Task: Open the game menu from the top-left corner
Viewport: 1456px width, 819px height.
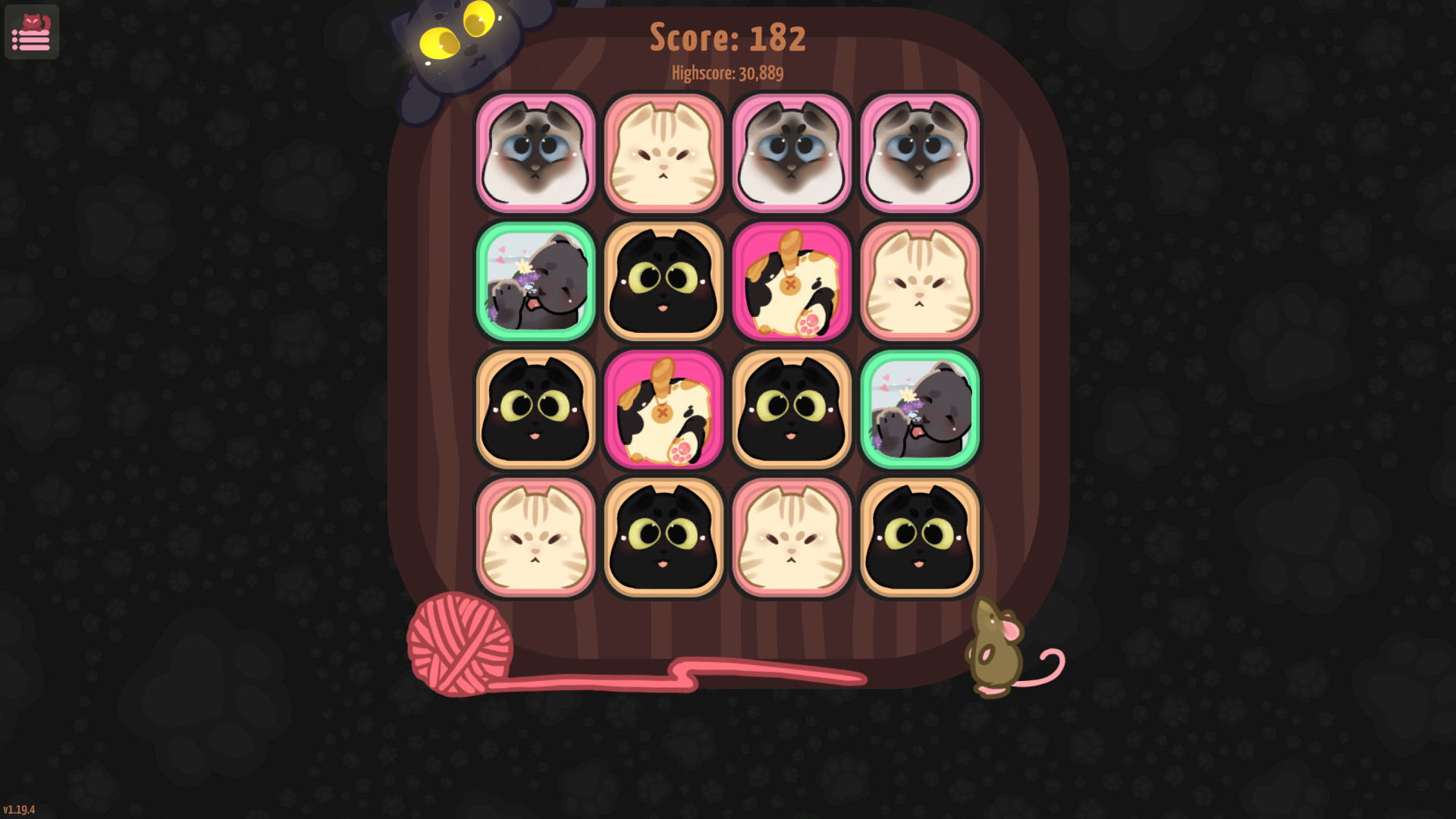Action: point(31,32)
